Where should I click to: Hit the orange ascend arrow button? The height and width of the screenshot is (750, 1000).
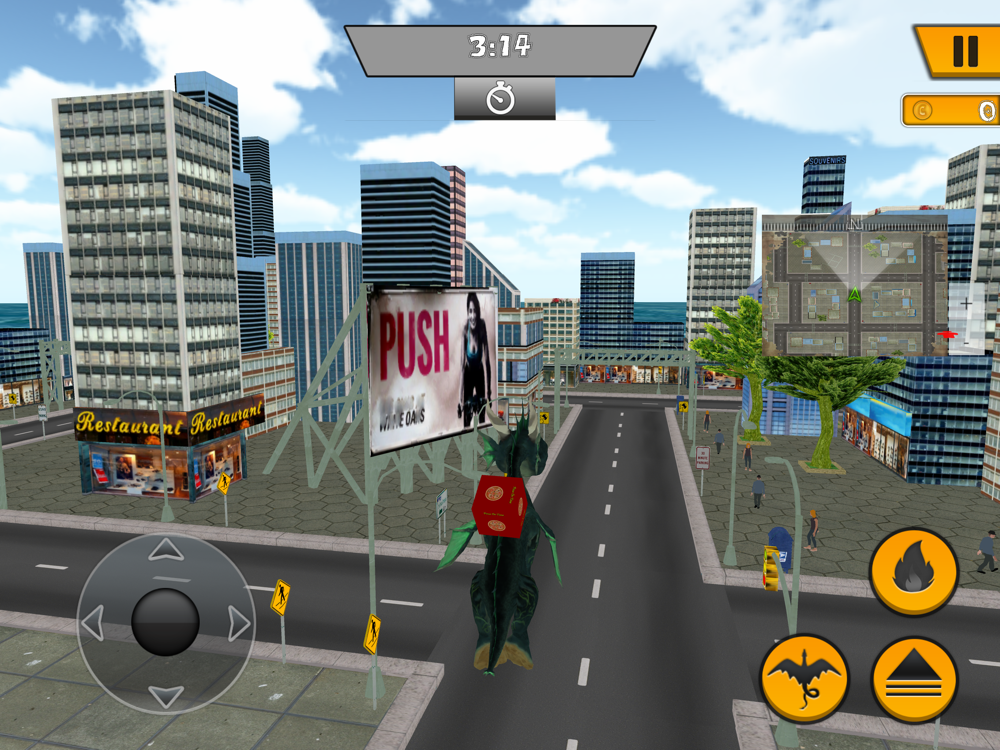click(914, 679)
